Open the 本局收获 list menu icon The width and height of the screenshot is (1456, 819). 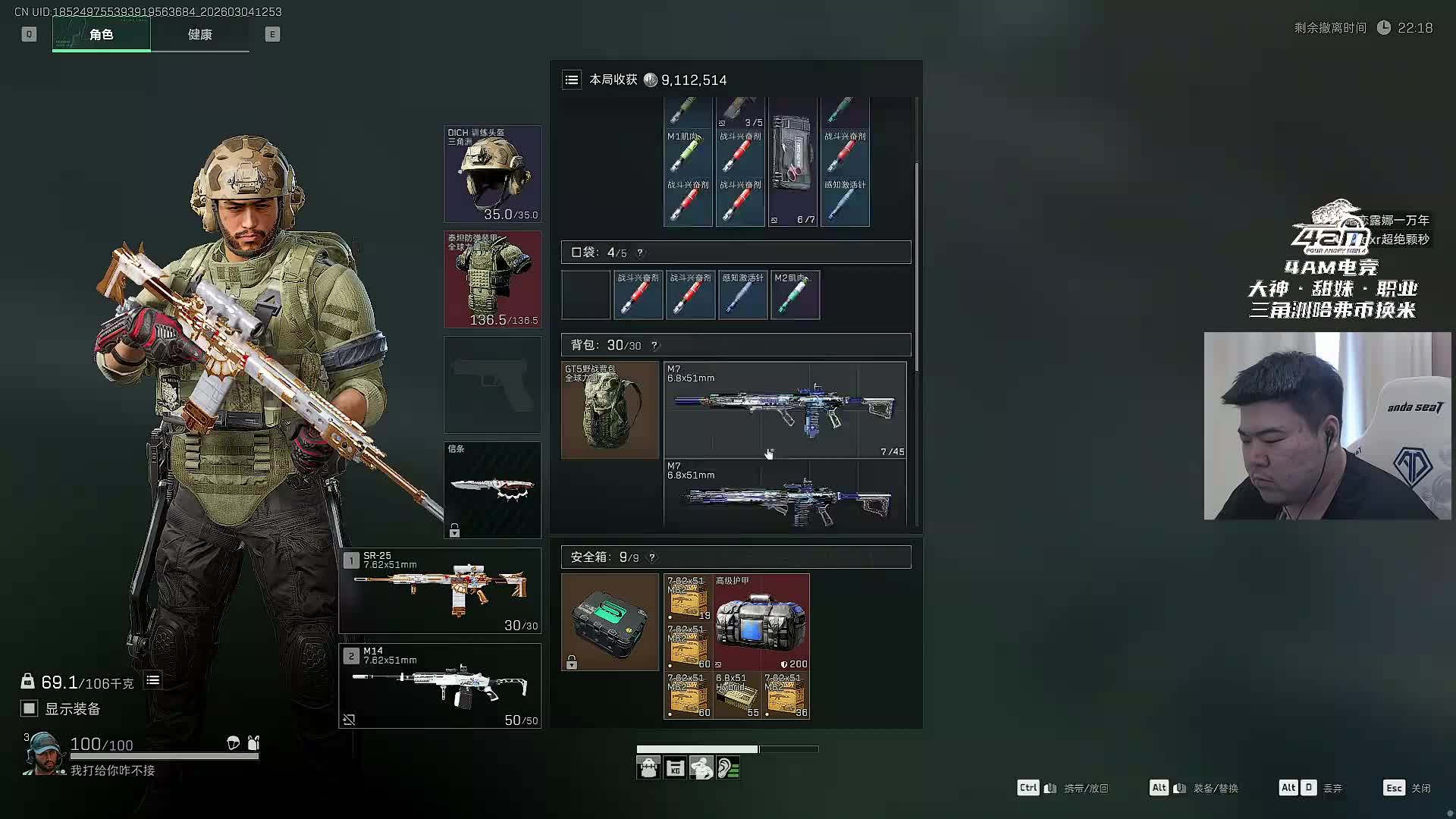tap(572, 80)
